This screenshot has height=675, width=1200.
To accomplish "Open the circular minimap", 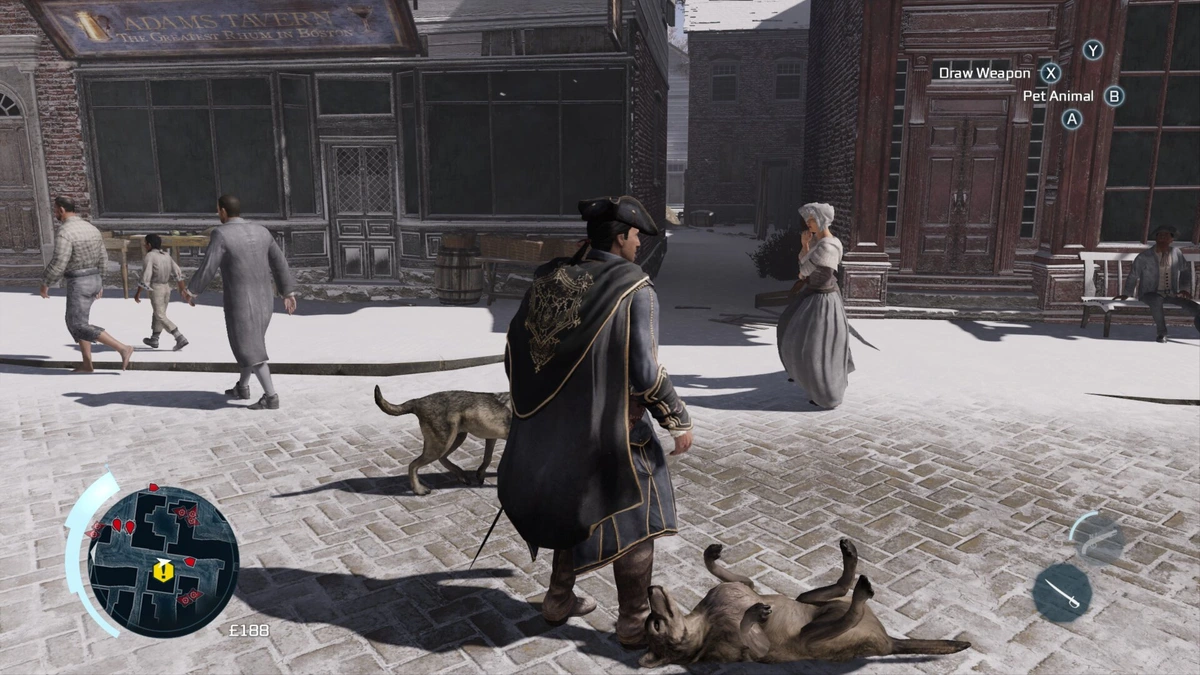I will [x=162, y=560].
